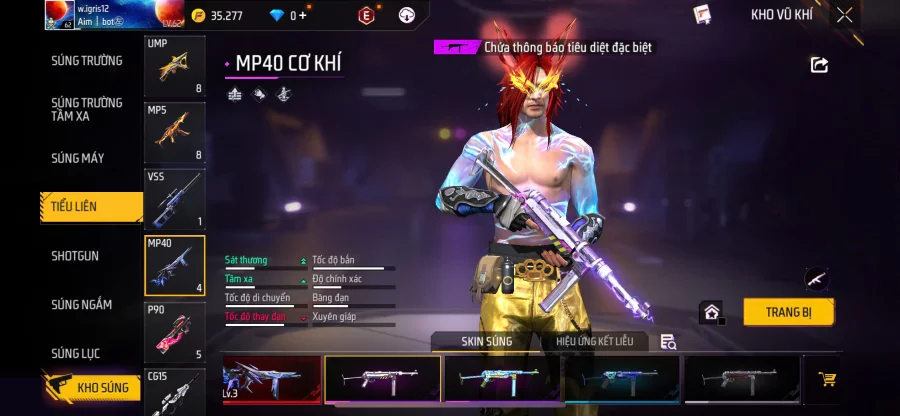Select the skin thumbnail marked LV.3
The width and height of the screenshot is (900, 416).
271,379
